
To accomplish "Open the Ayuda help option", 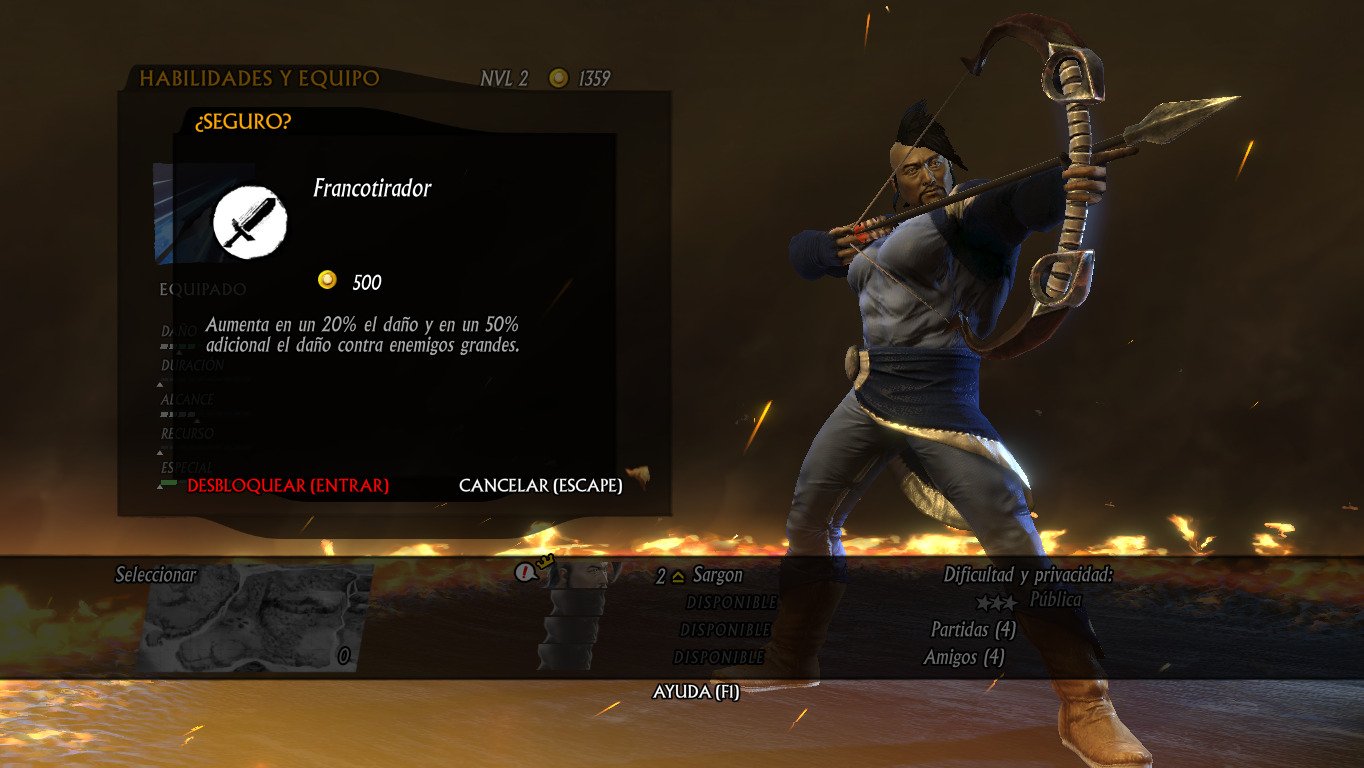I will pyautogui.click(x=696, y=692).
